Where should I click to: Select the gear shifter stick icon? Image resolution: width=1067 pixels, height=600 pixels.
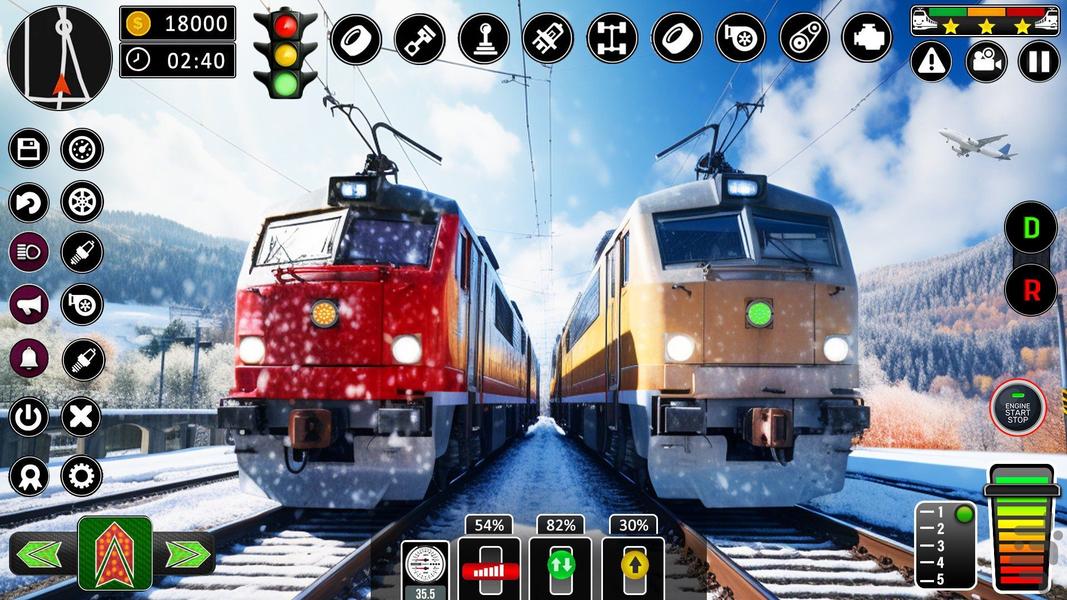pyautogui.click(x=484, y=39)
